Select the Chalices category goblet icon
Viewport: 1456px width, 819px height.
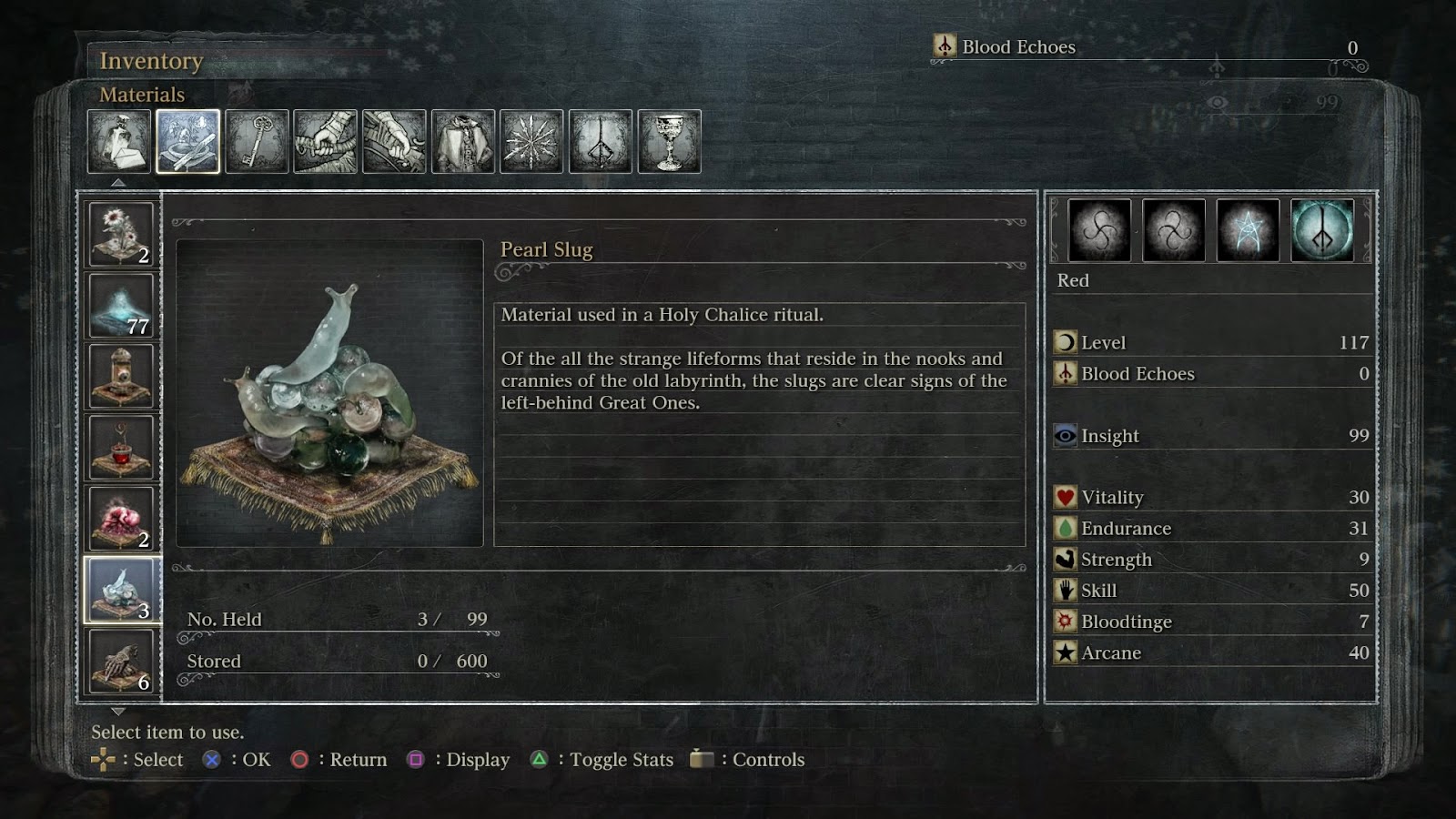click(x=672, y=141)
